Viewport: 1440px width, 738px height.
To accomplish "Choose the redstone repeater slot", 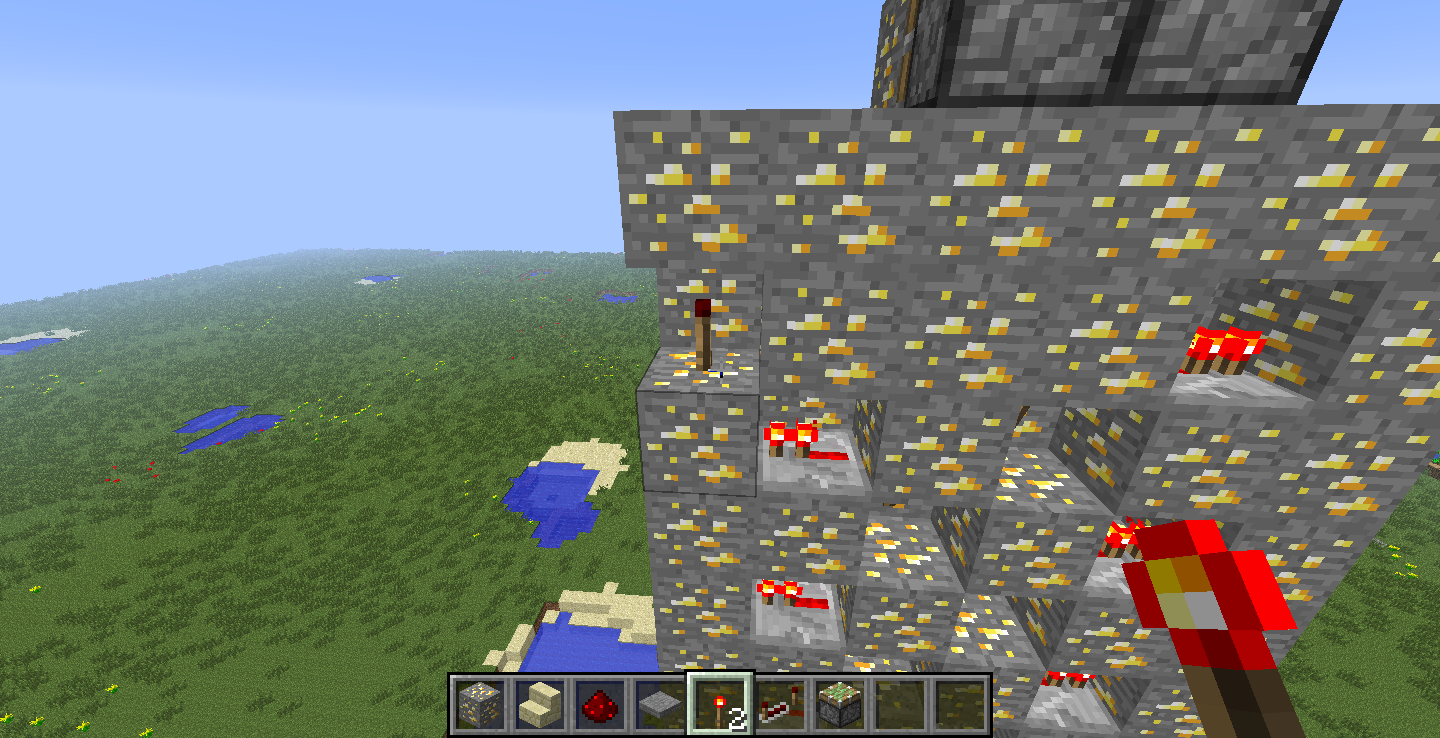I will point(780,705).
